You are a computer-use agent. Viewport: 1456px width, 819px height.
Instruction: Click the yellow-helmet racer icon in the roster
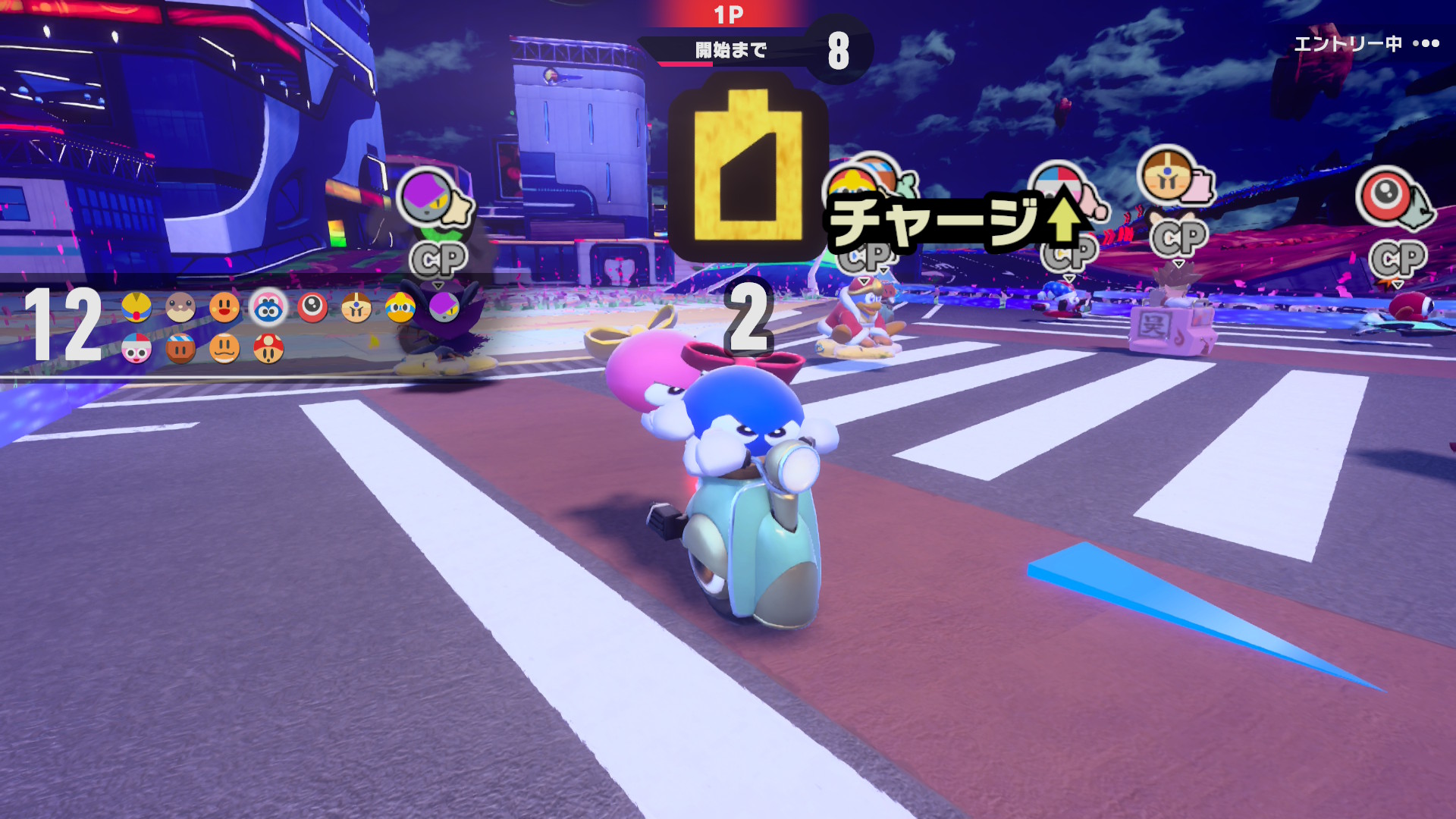coord(136,307)
